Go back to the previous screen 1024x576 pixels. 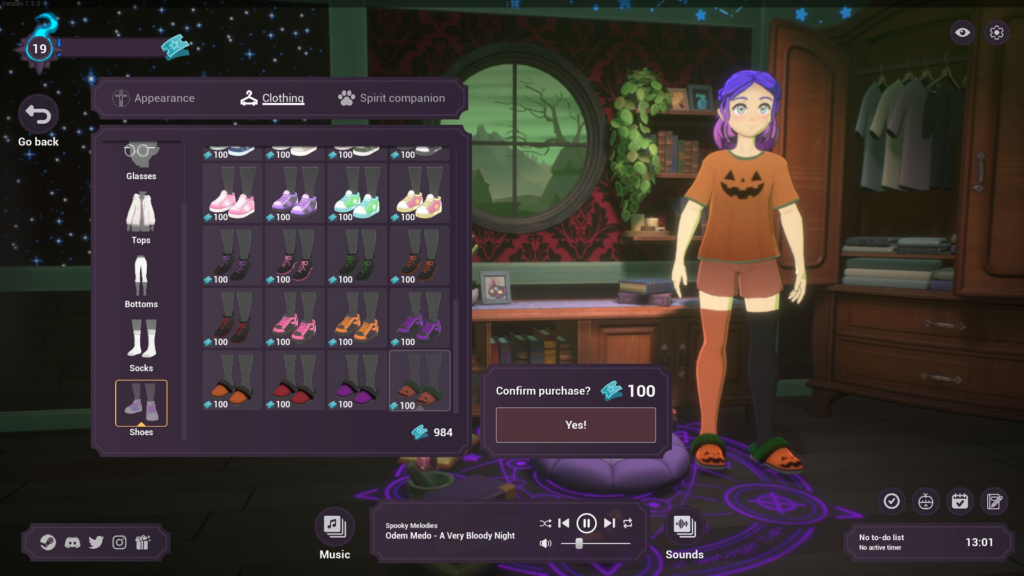click(39, 116)
